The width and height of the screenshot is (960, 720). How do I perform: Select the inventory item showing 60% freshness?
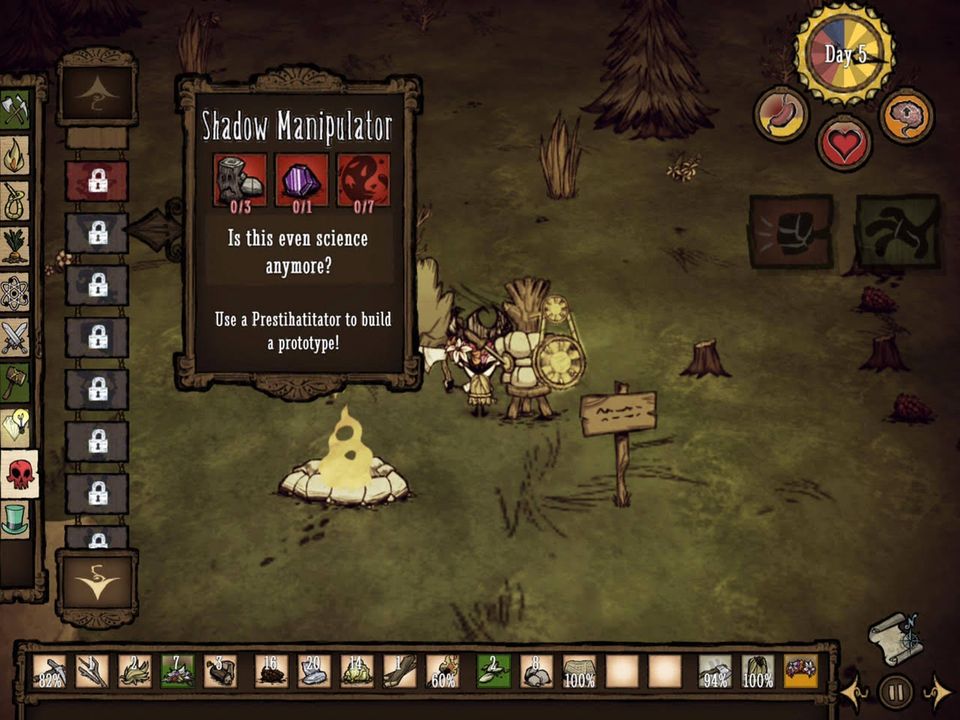coord(443,671)
